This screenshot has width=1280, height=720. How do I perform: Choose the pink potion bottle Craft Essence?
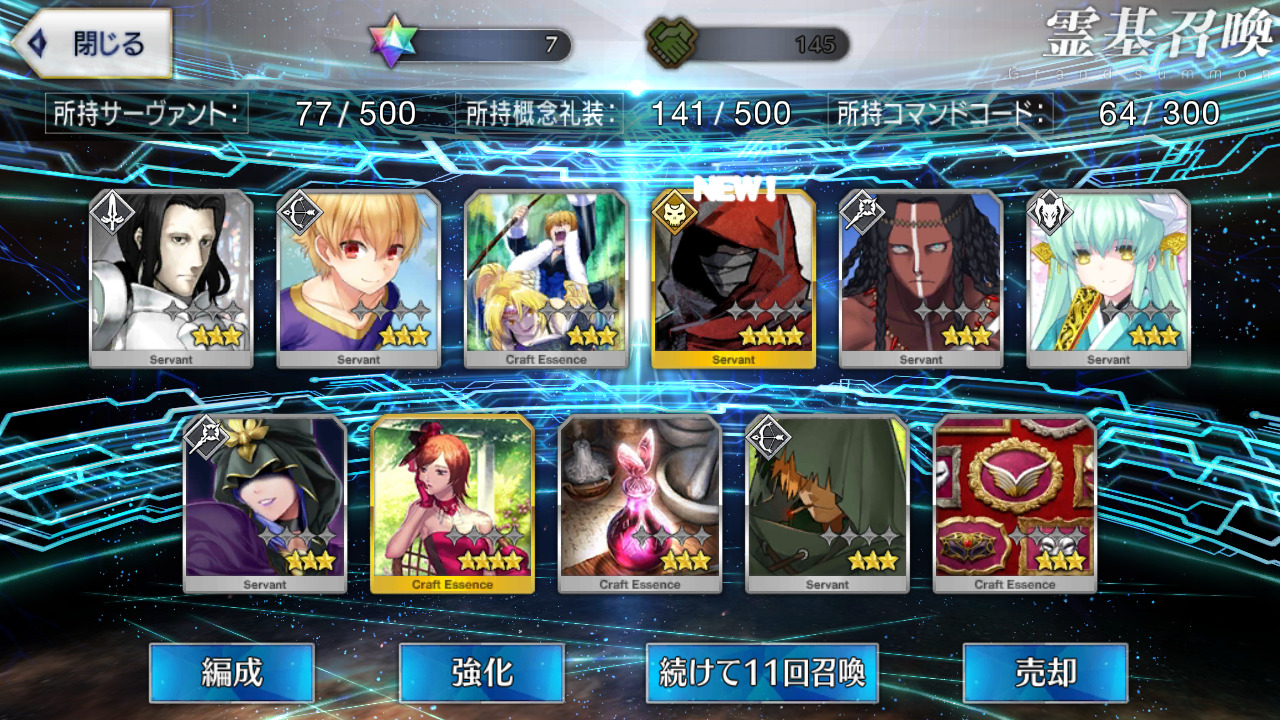pos(640,503)
